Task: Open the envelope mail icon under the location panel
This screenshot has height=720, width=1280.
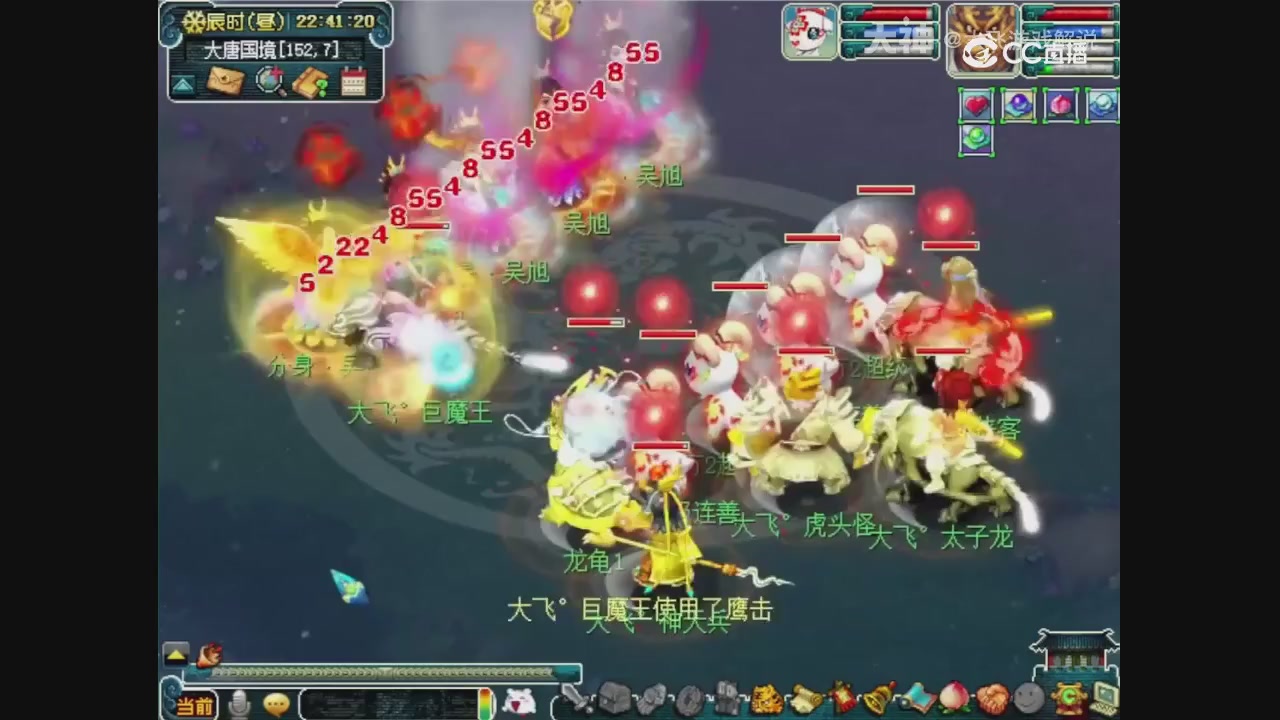Action: [x=226, y=81]
